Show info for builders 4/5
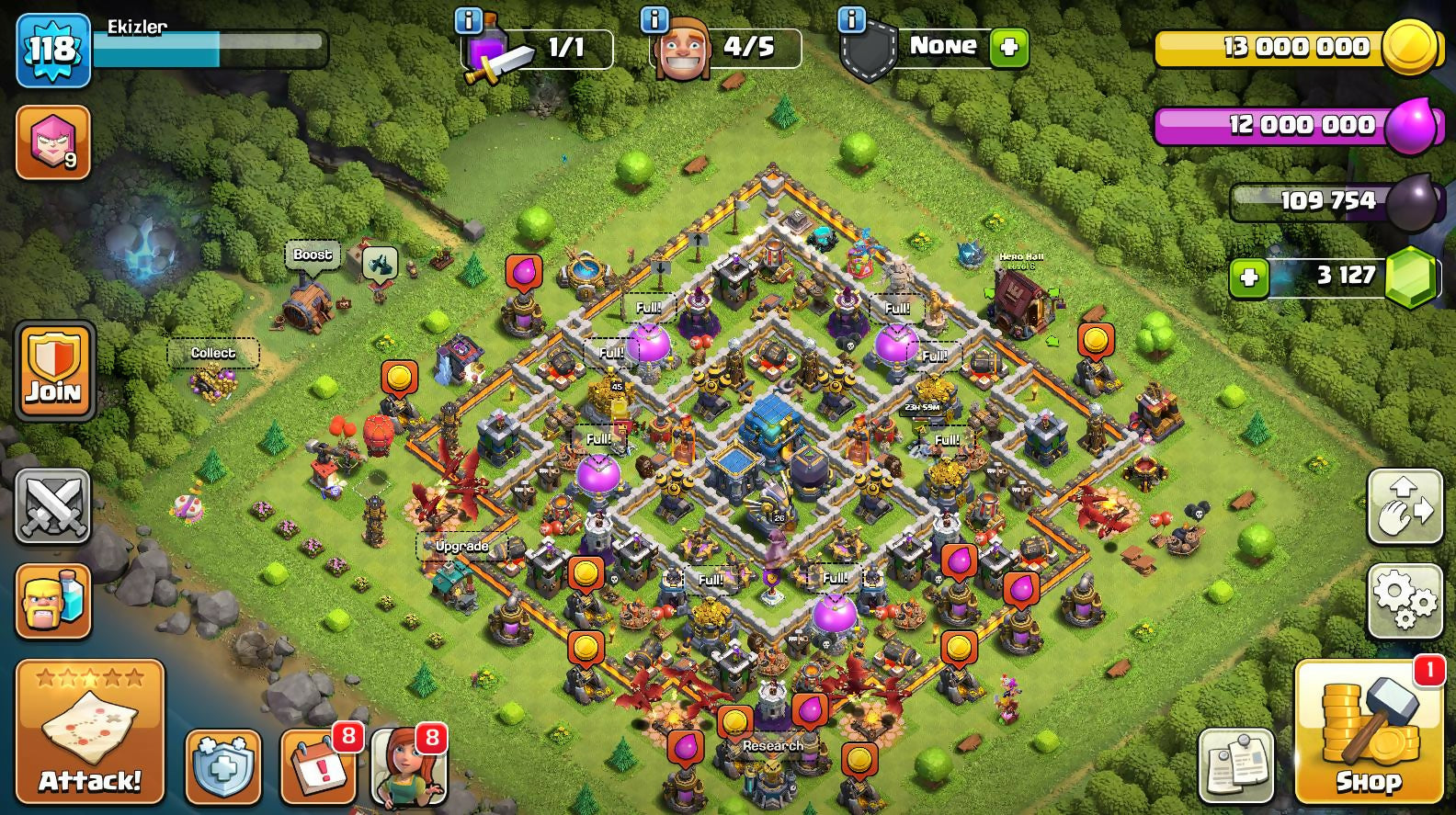Viewport: 1456px width, 815px height. [x=654, y=19]
